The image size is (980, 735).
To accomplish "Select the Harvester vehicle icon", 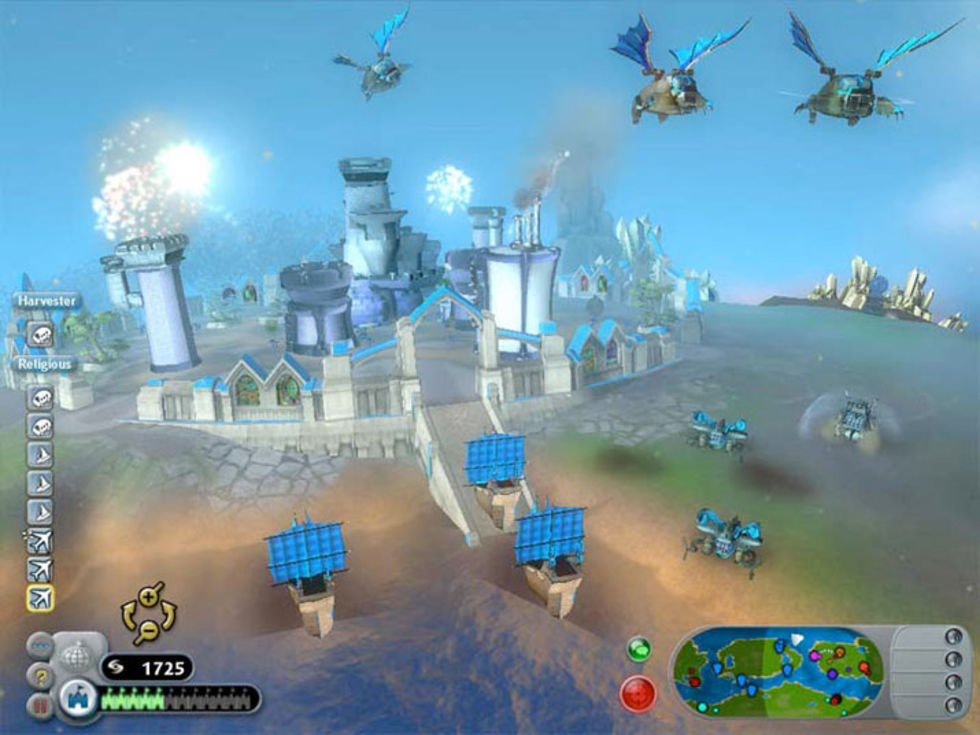I will [x=41, y=335].
